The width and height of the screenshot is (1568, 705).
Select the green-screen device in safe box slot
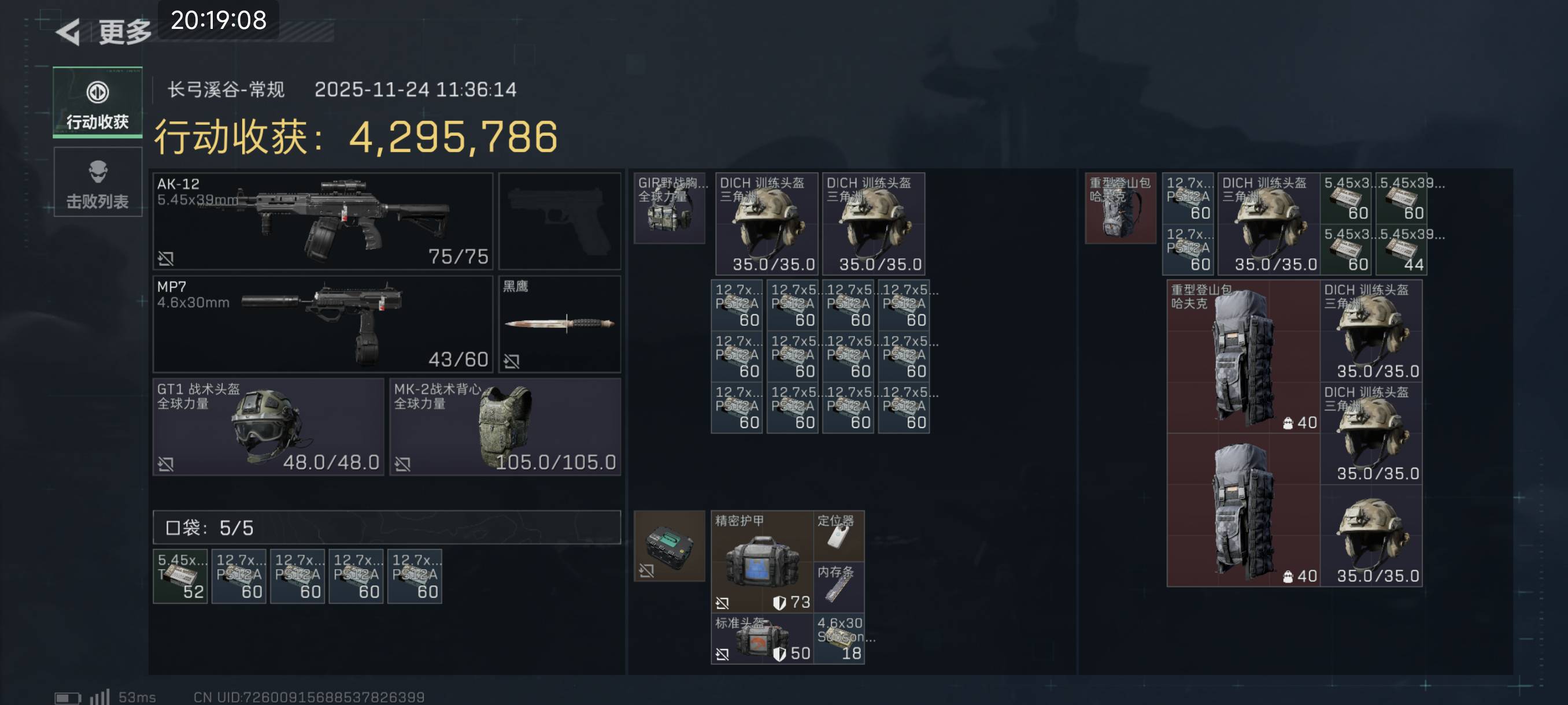669,546
